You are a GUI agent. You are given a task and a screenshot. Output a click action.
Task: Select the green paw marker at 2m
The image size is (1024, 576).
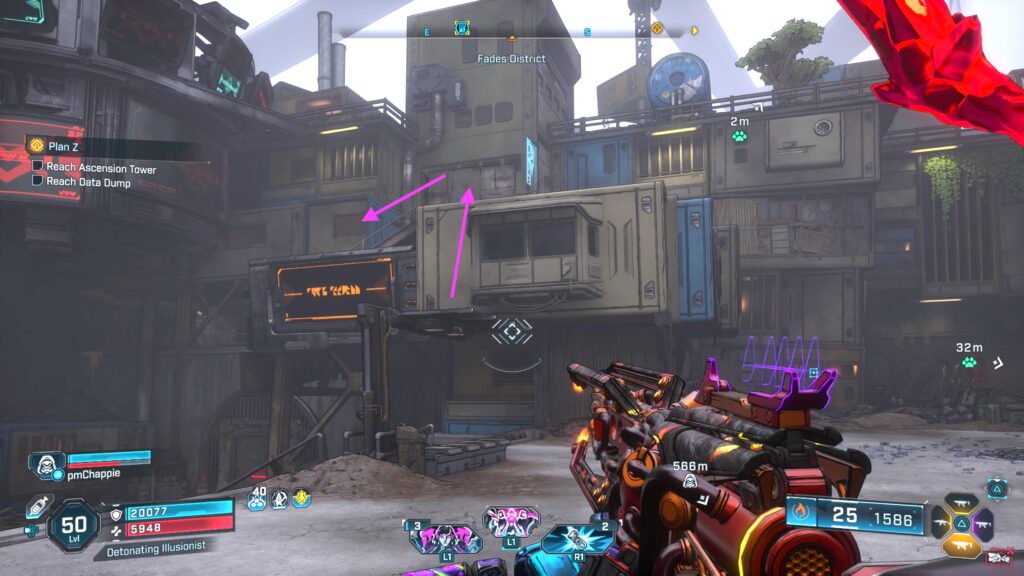740,136
